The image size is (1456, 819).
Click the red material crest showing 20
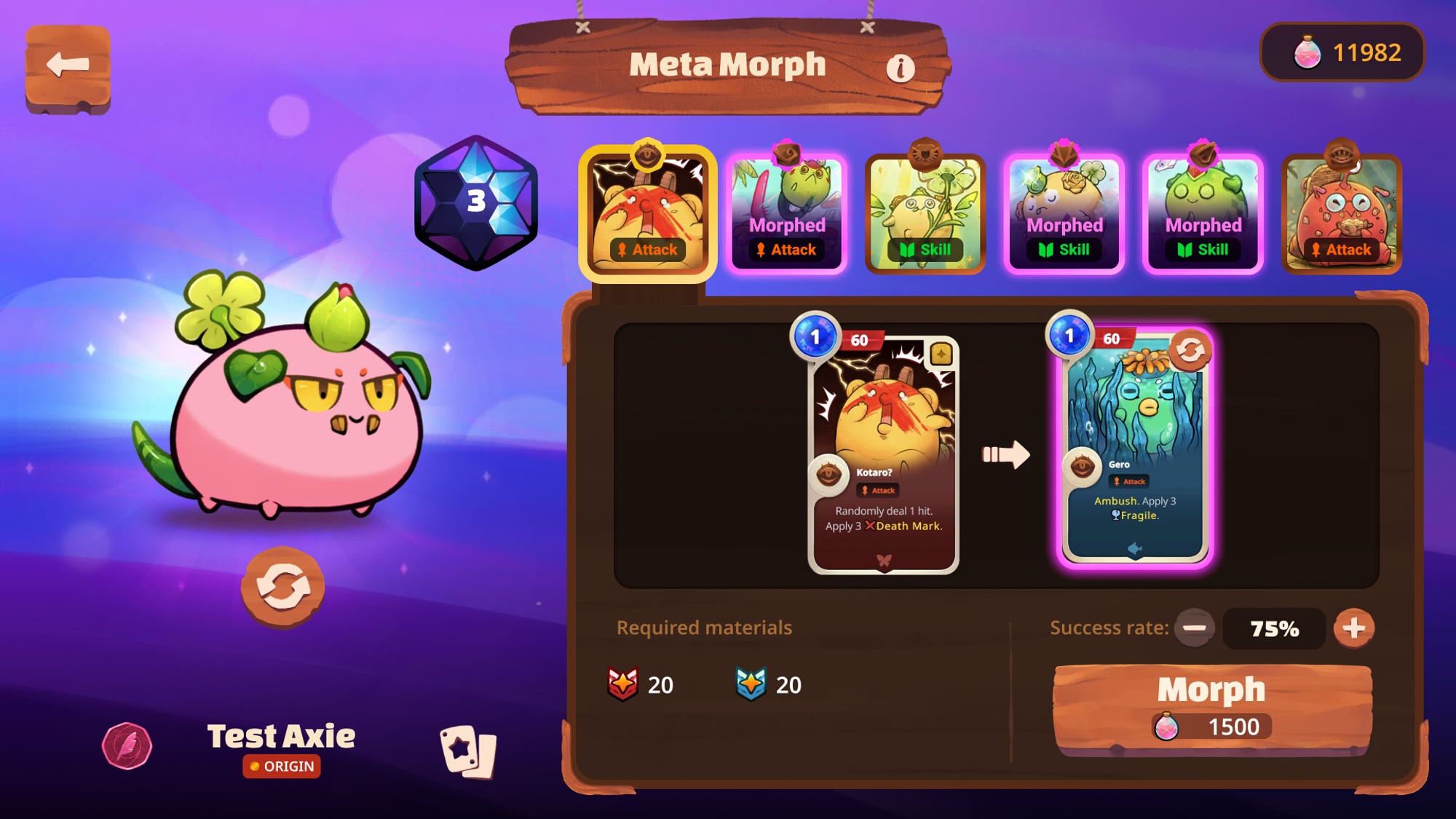[x=624, y=683]
